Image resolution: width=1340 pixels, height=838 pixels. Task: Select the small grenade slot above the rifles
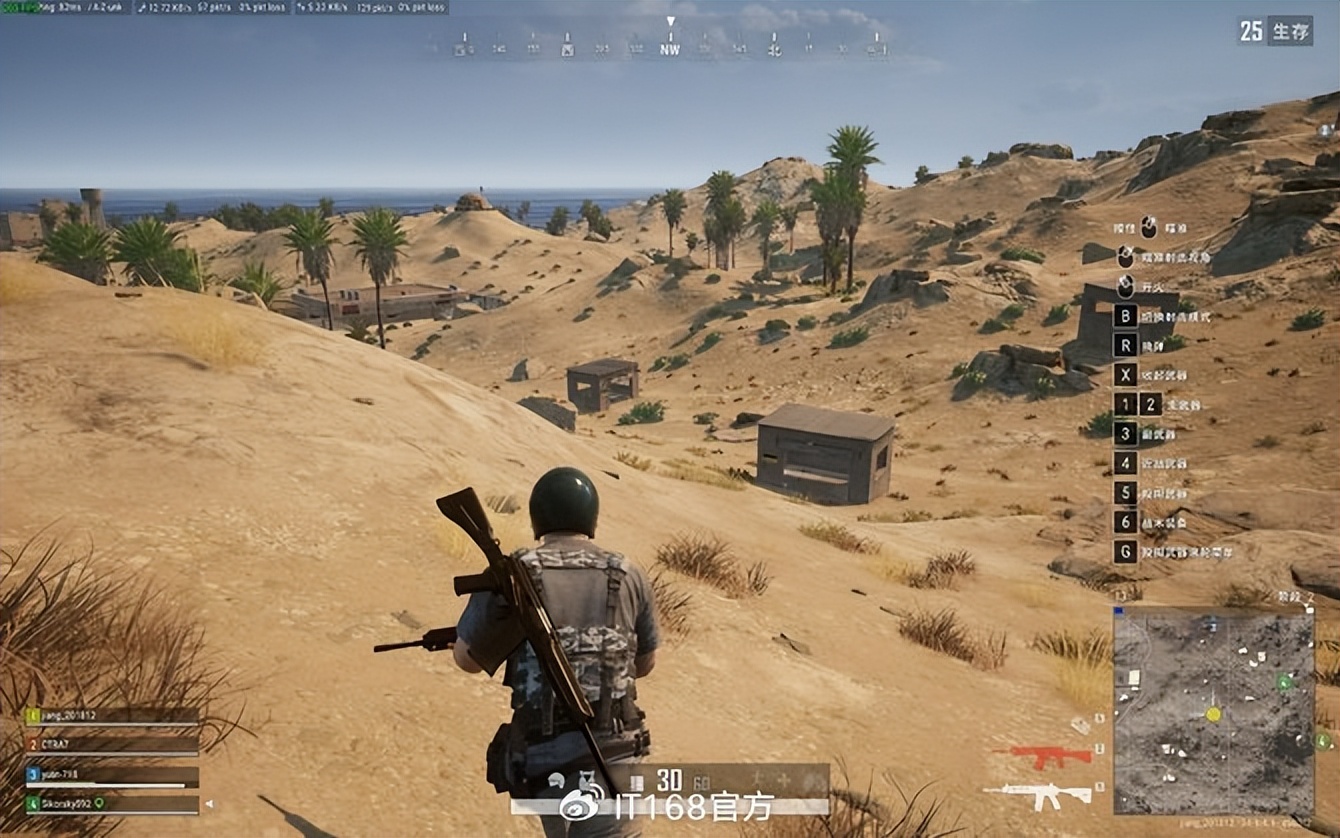click(x=1081, y=725)
